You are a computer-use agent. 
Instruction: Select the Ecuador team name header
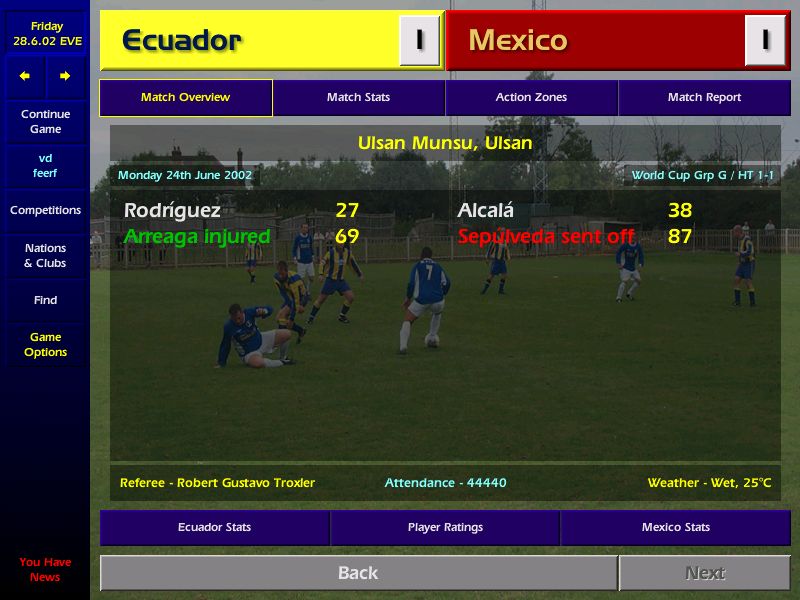(182, 41)
